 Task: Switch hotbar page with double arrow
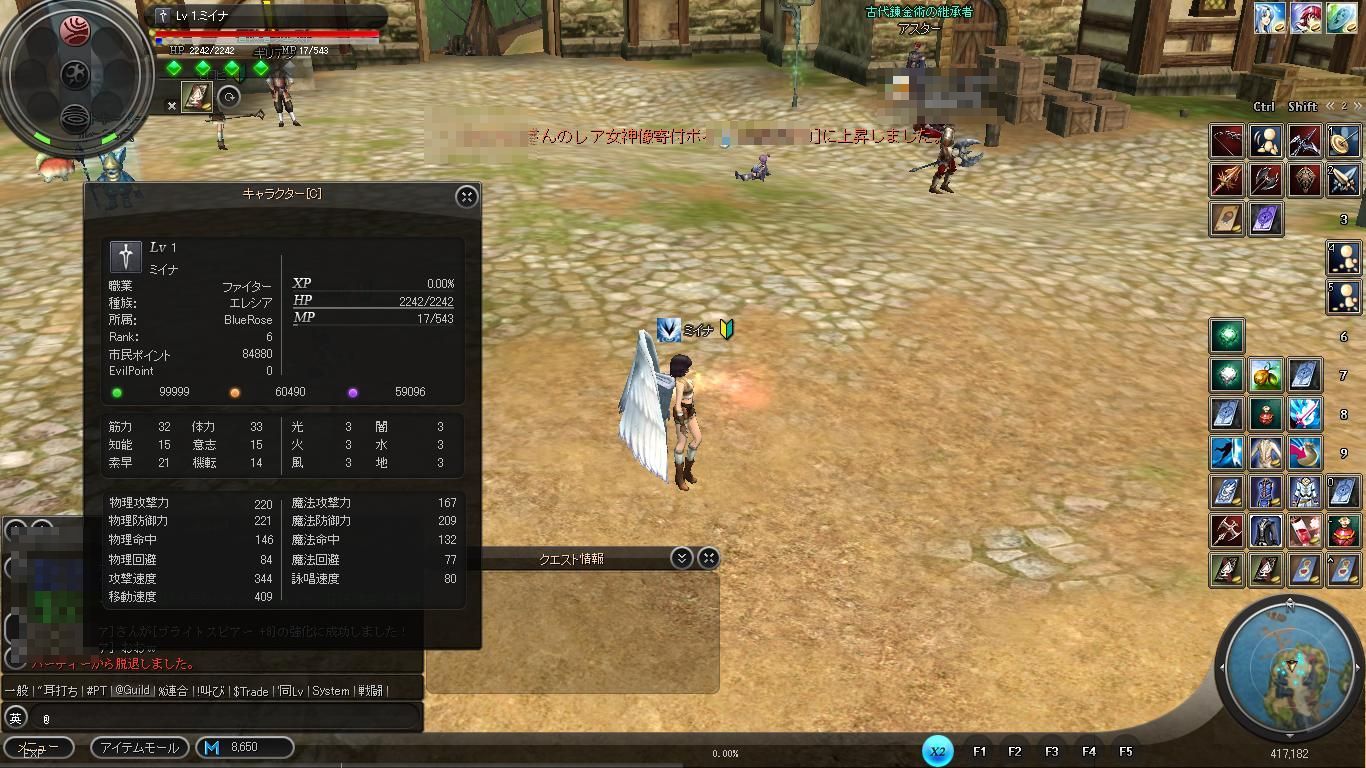tap(1331, 106)
